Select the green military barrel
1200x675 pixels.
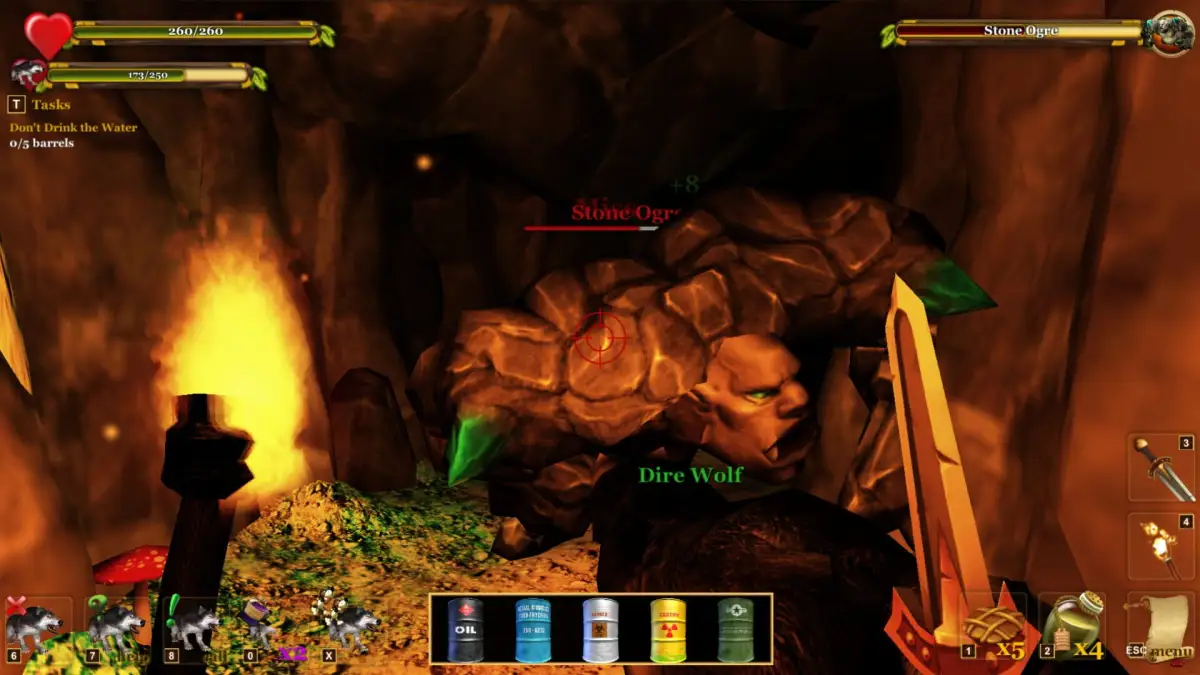tap(735, 630)
